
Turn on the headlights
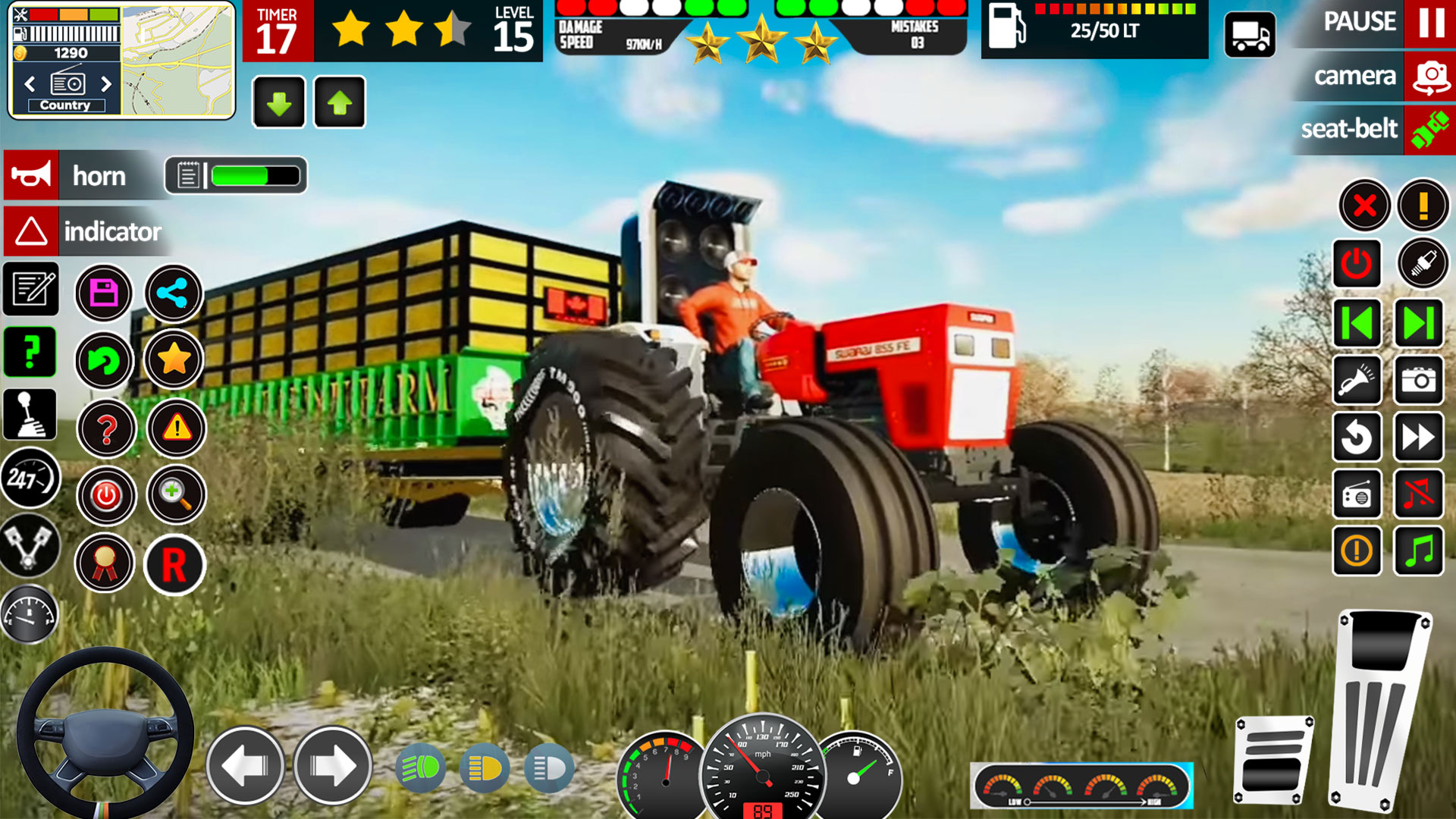[422, 768]
